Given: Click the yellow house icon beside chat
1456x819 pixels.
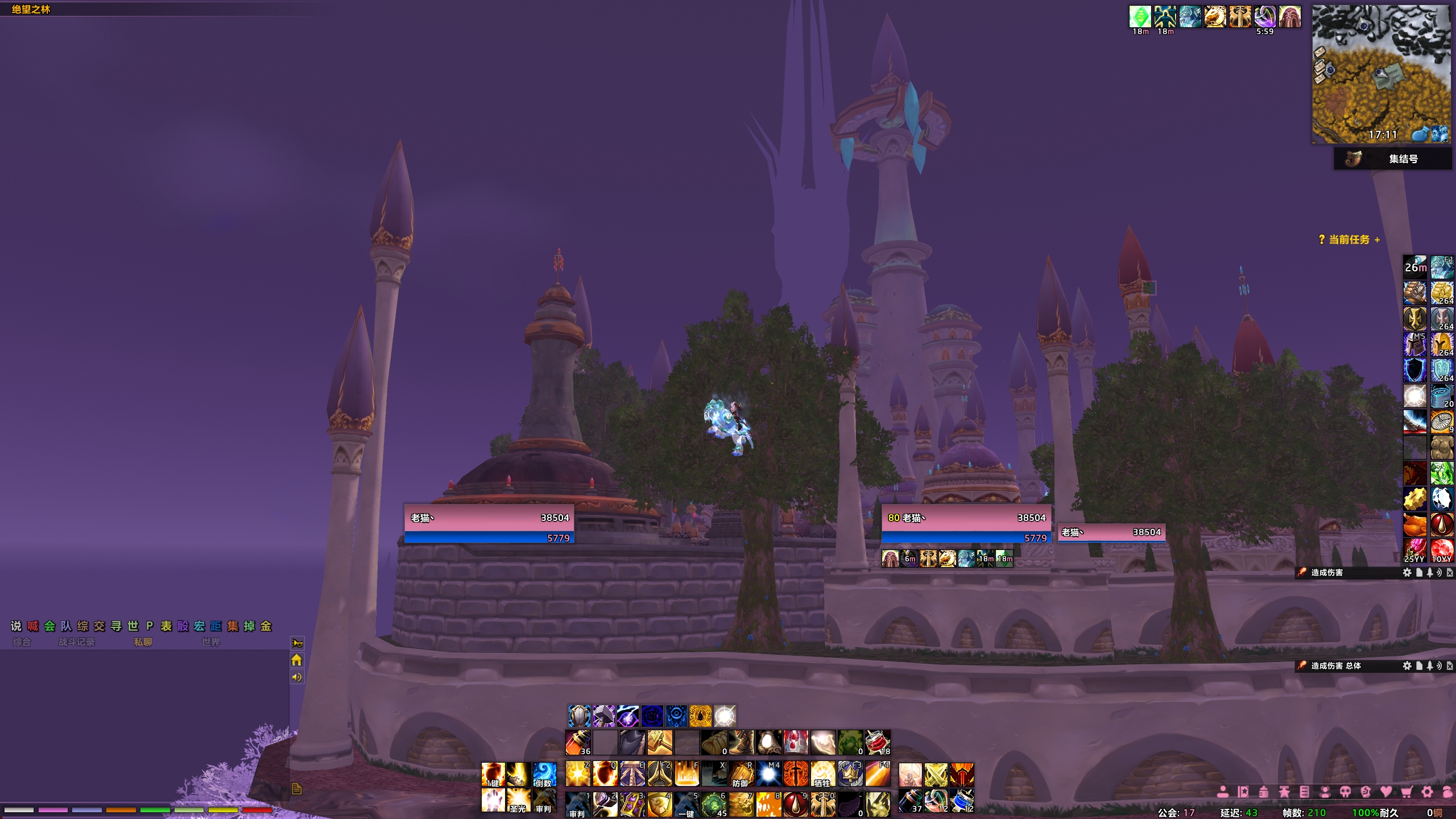Looking at the screenshot, I should point(296,660).
